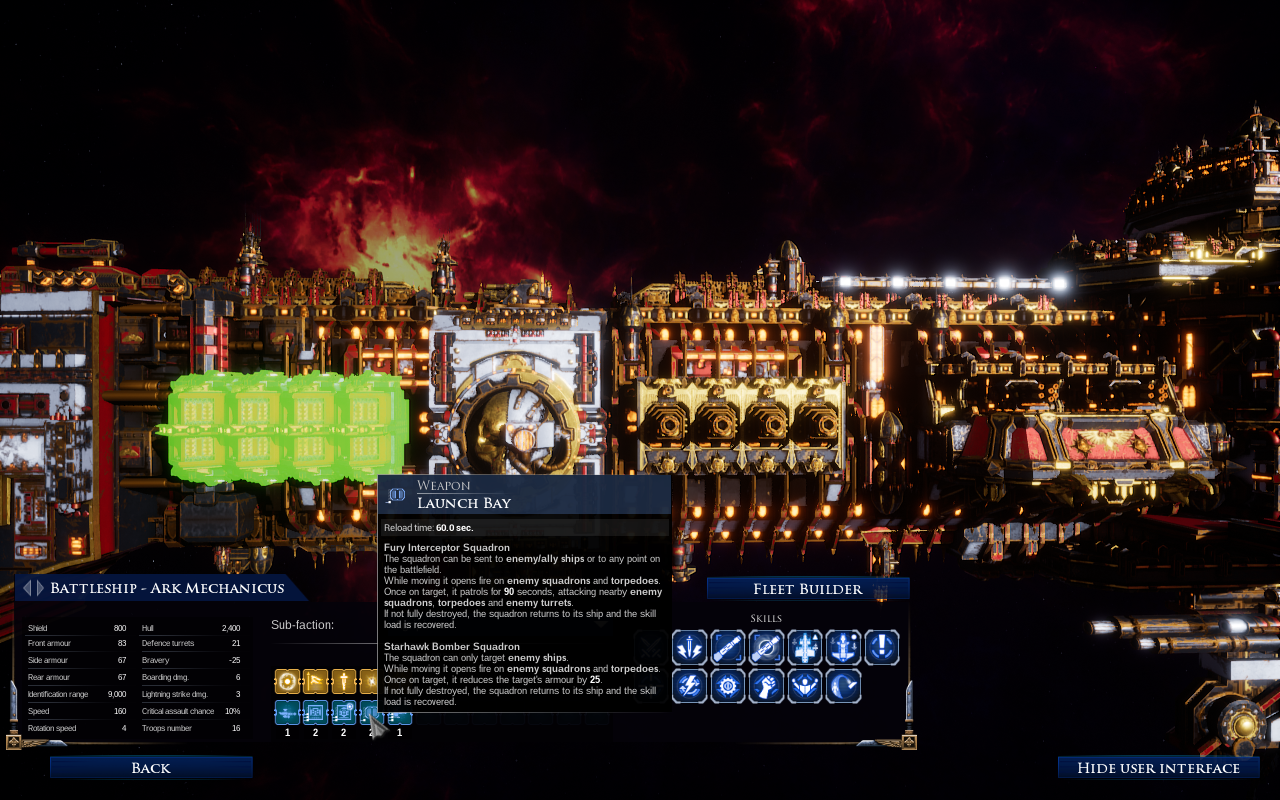Select the curved trajectory arrow skill icon

[x=844, y=686]
